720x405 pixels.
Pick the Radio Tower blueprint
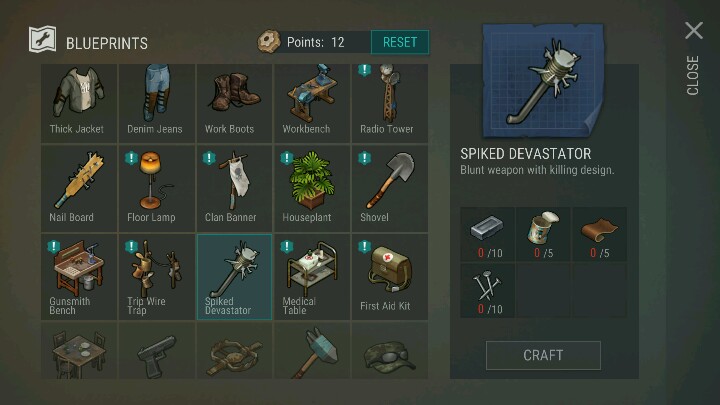coord(389,100)
